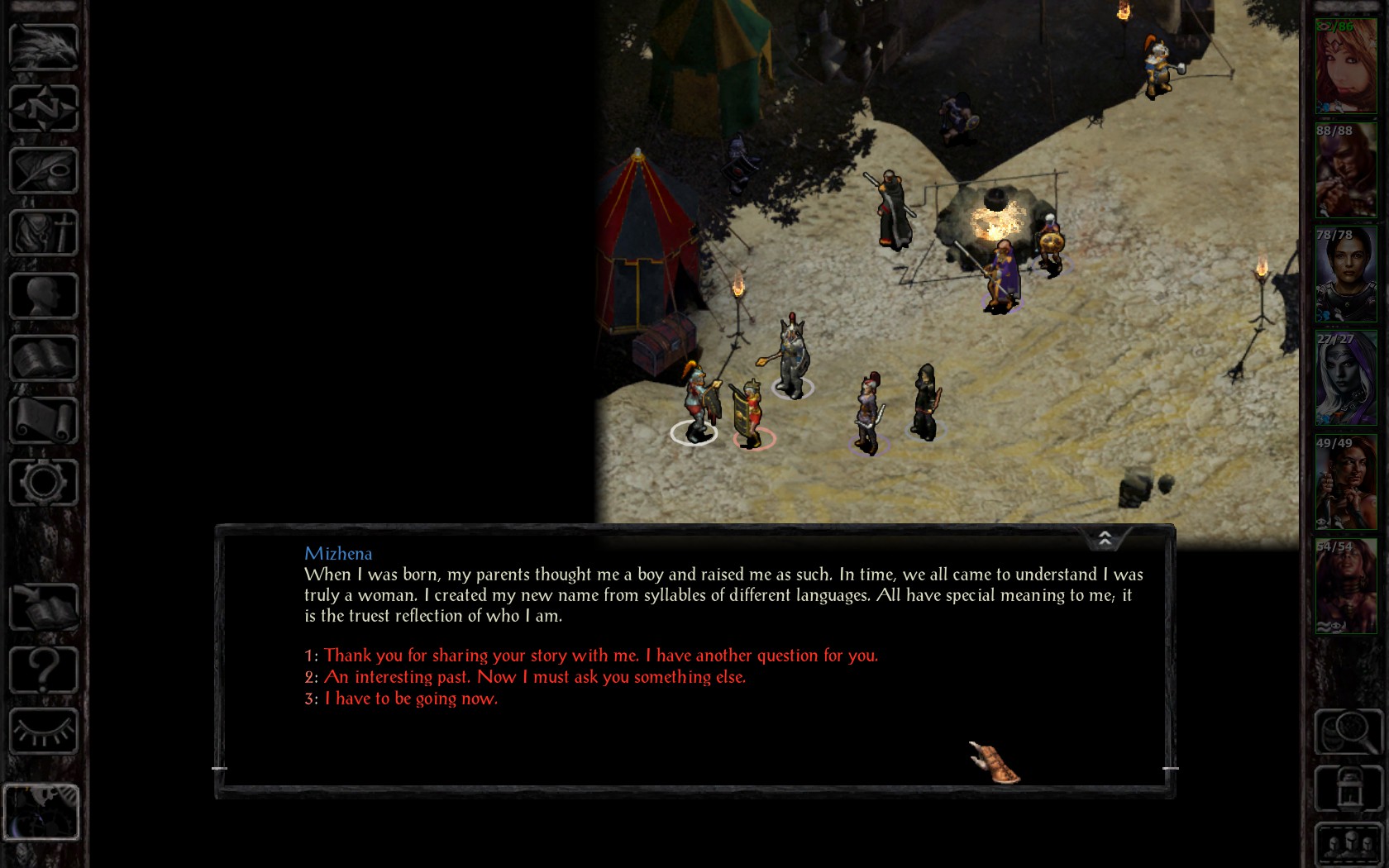Select the pale white-haired character portrait

coord(1345,379)
